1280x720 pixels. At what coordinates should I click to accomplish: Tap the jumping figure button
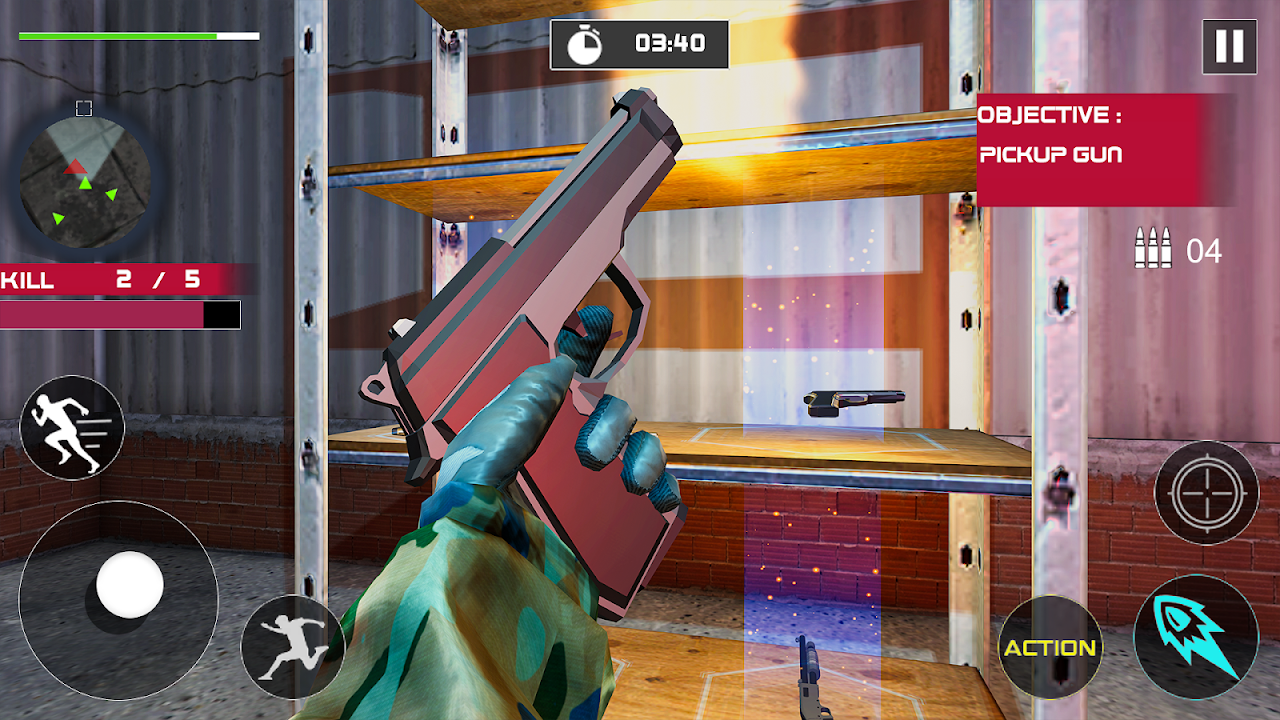[x=292, y=647]
